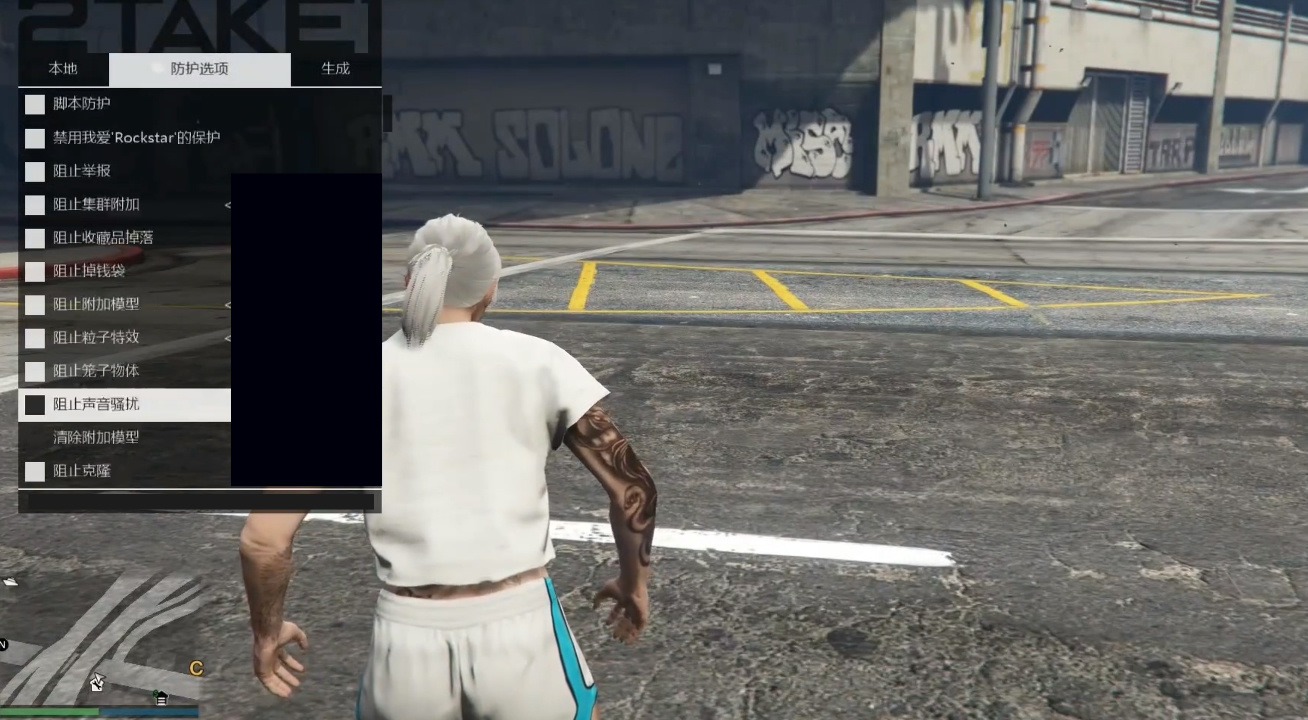Click the player arrow blip on the minimap

96,682
